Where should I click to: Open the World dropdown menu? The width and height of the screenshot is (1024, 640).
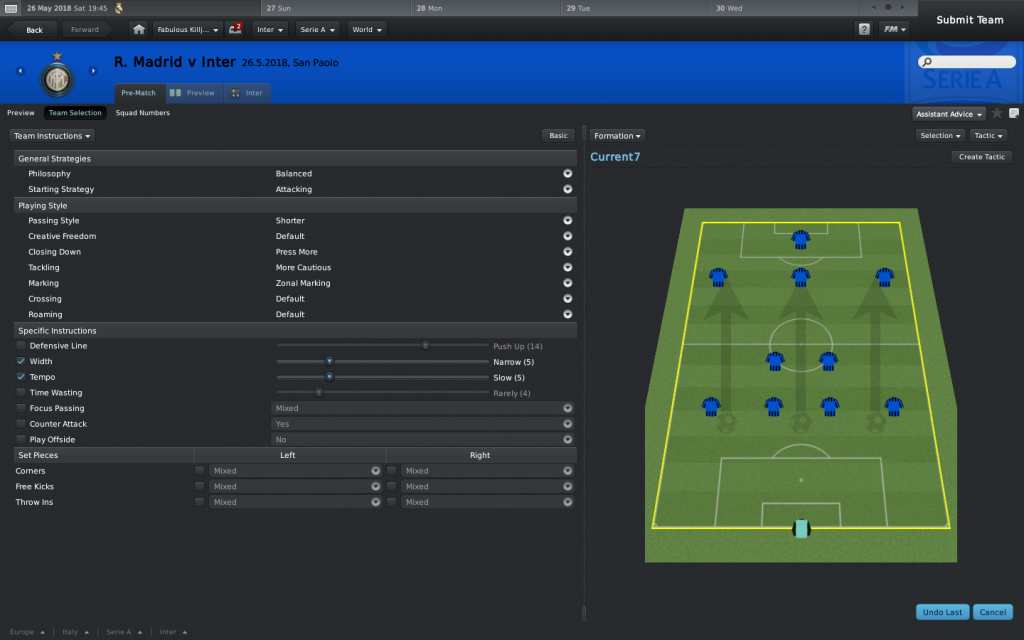pos(366,30)
